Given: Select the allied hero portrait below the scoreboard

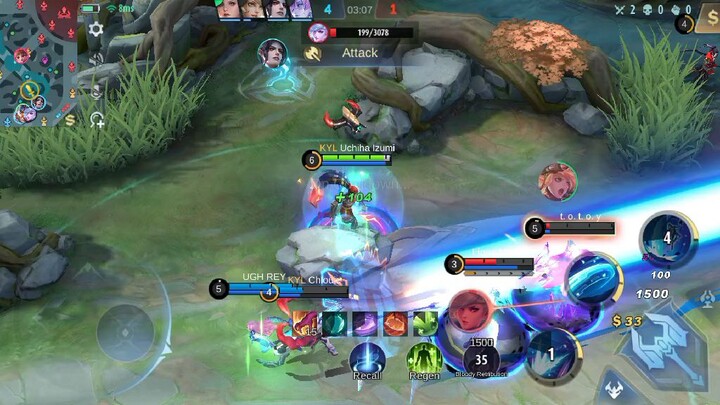Looking at the screenshot, I should [x=272, y=52].
